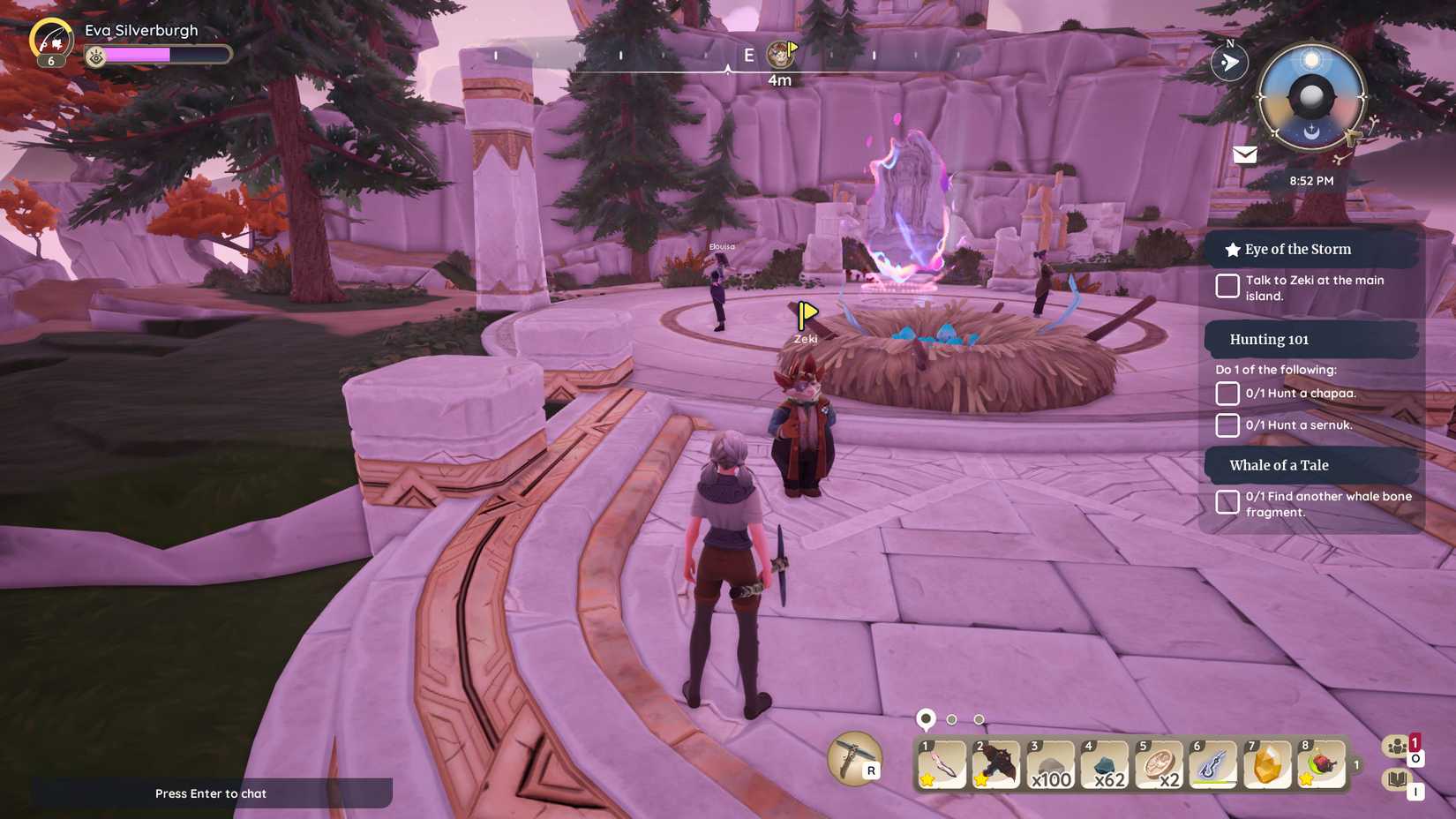This screenshot has height=819, width=1456.
Task: Open the mail envelope below the minimap
Action: tap(1244, 155)
